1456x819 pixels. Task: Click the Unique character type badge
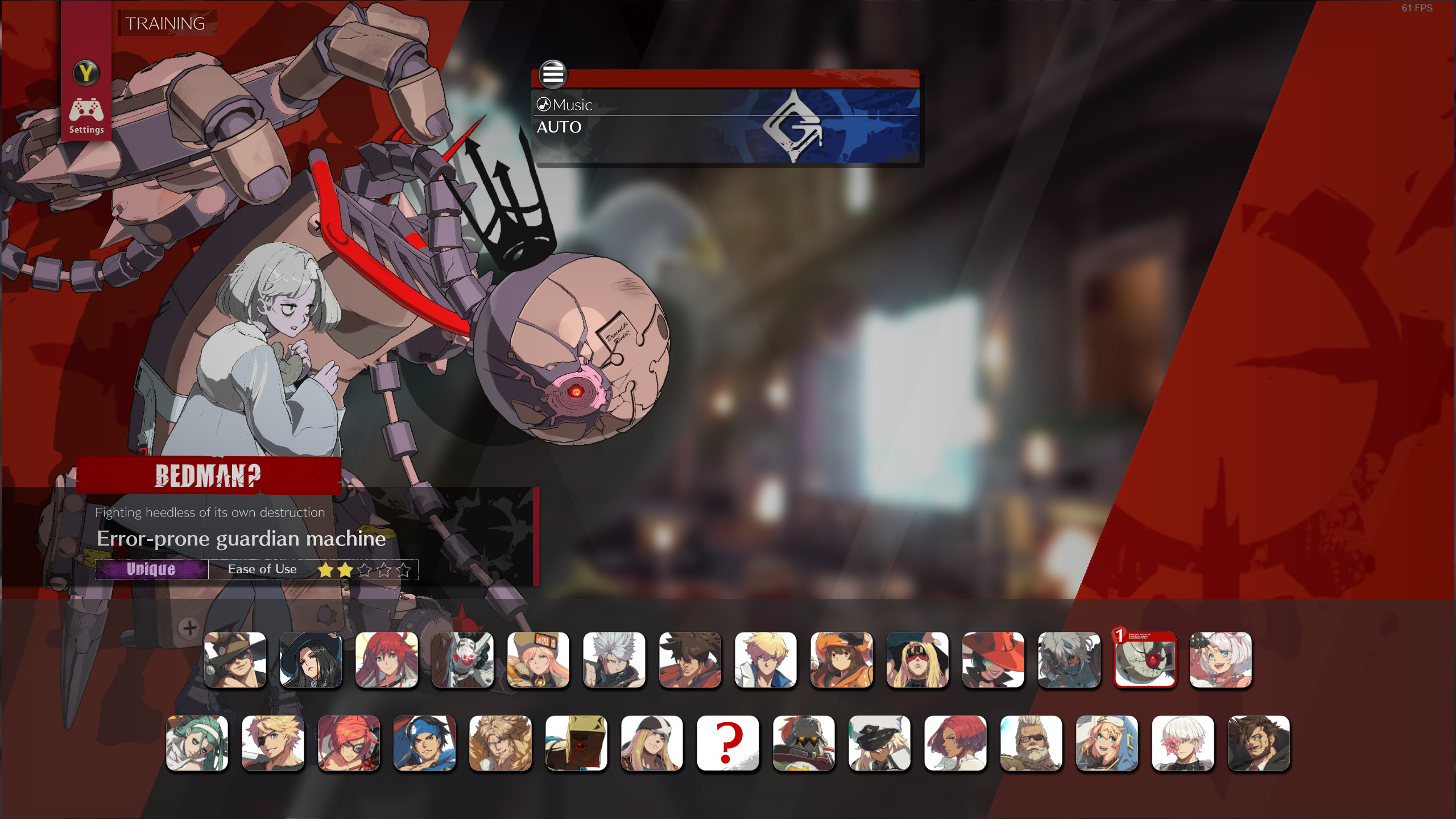pos(151,569)
